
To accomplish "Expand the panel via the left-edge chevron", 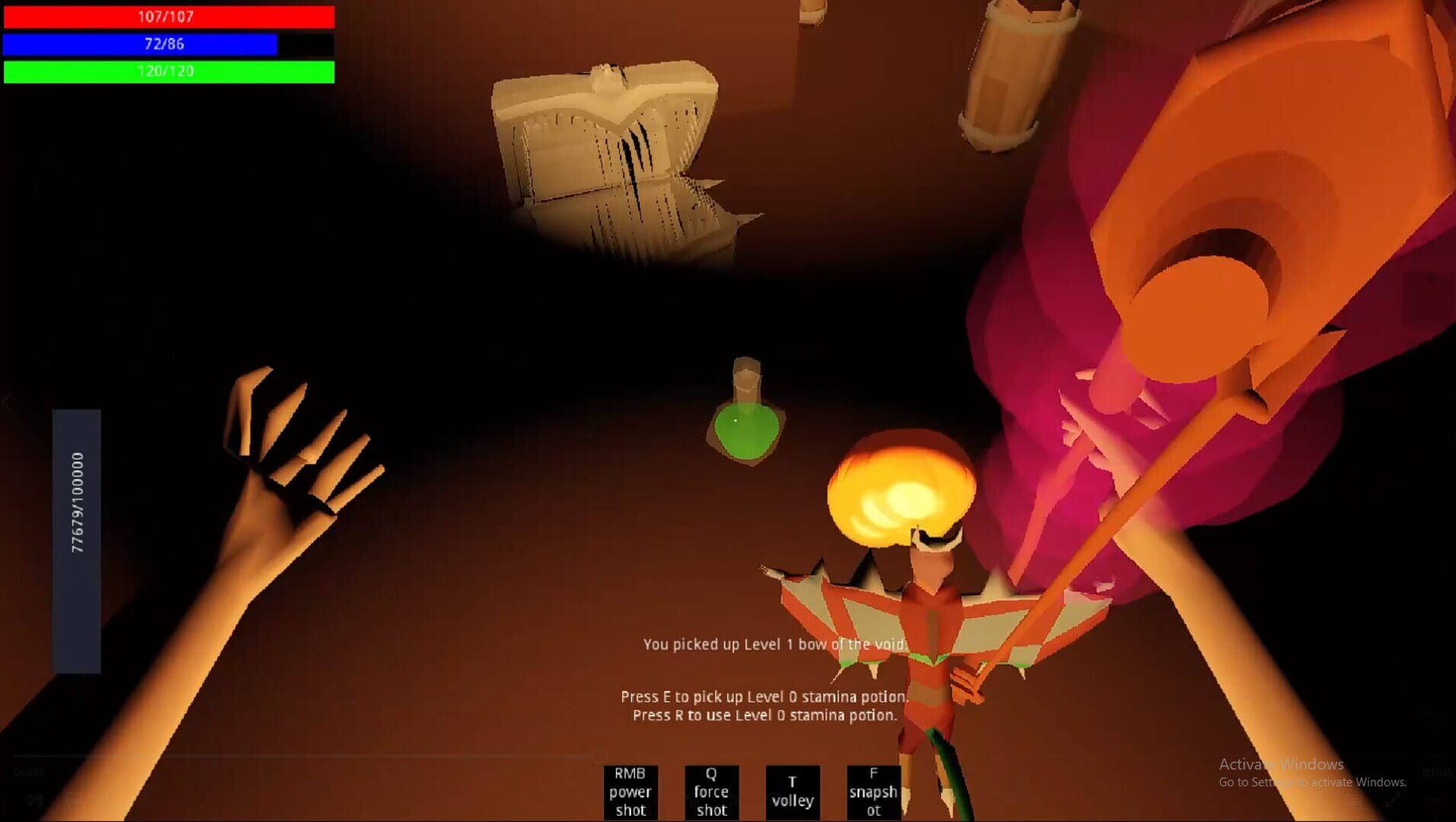I will pos(6,403).
